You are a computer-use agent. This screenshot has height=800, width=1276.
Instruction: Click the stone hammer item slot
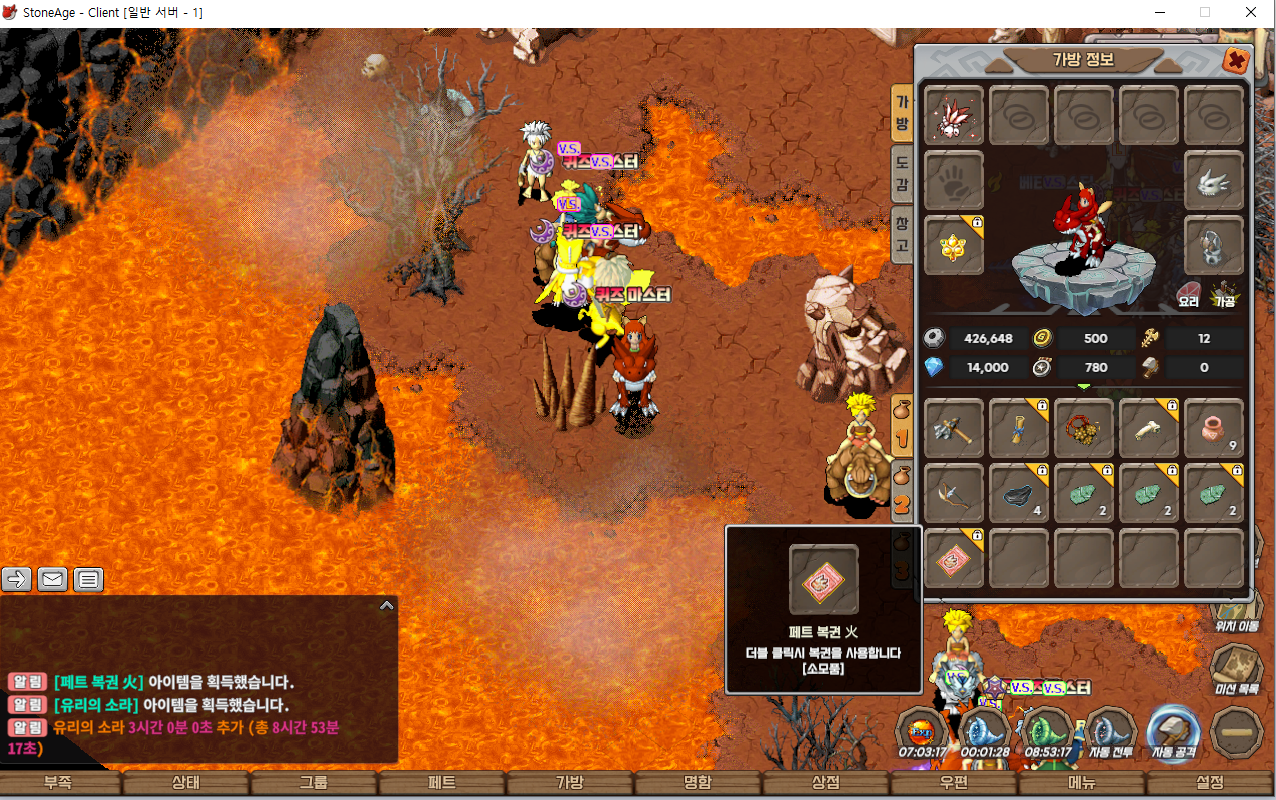tap(954, 429)
